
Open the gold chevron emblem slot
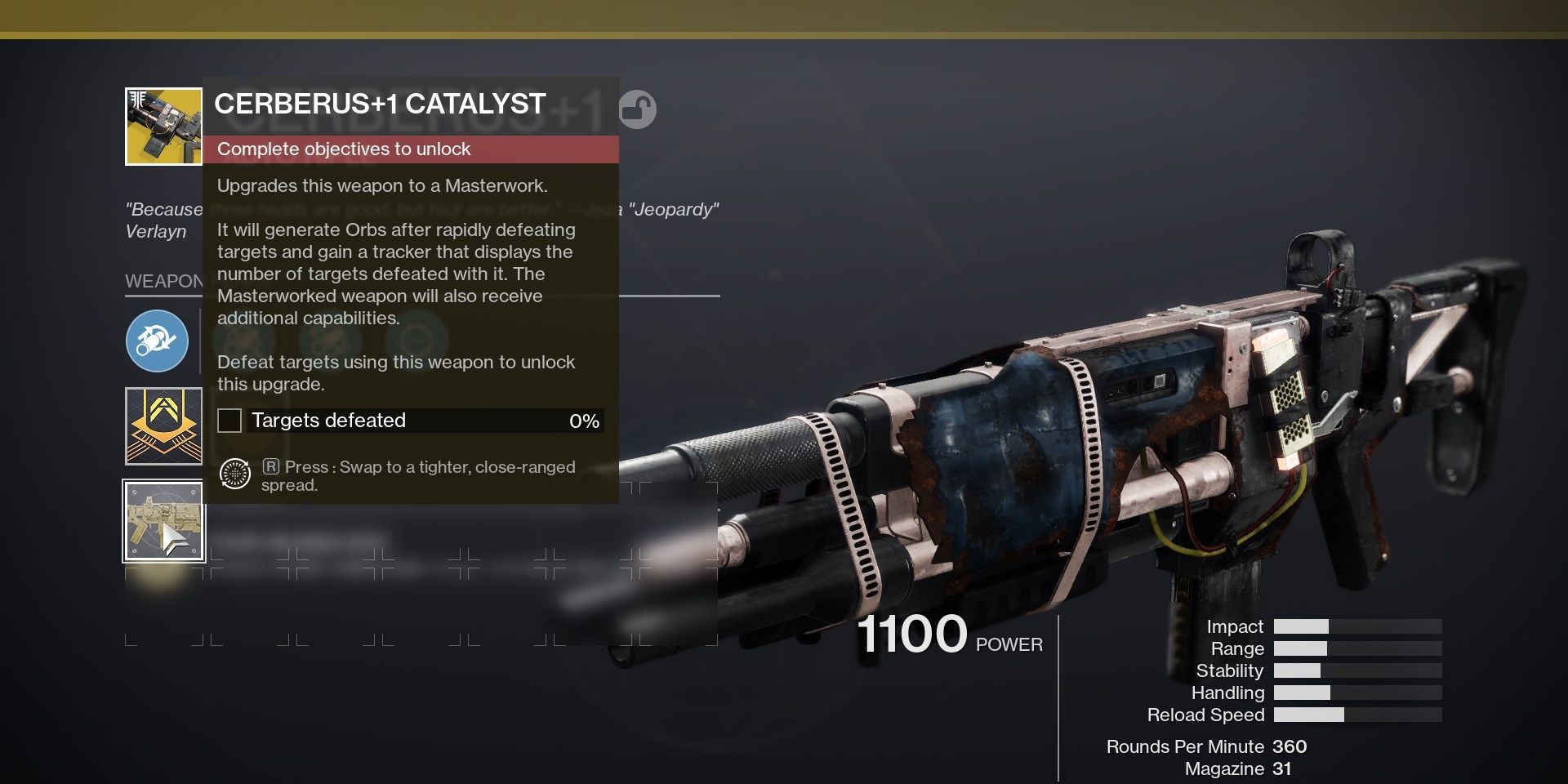[x=163, y=425]
